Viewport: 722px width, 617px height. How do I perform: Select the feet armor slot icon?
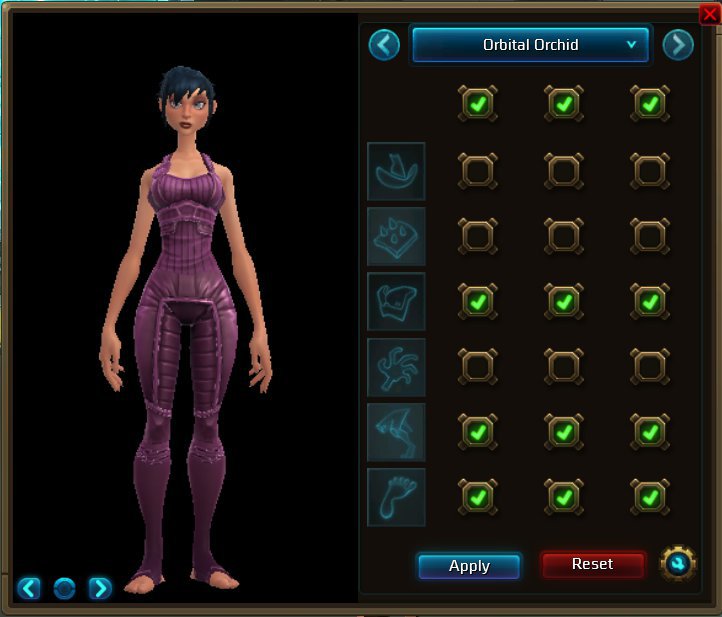pyautogui.click(x=396, y=497)
